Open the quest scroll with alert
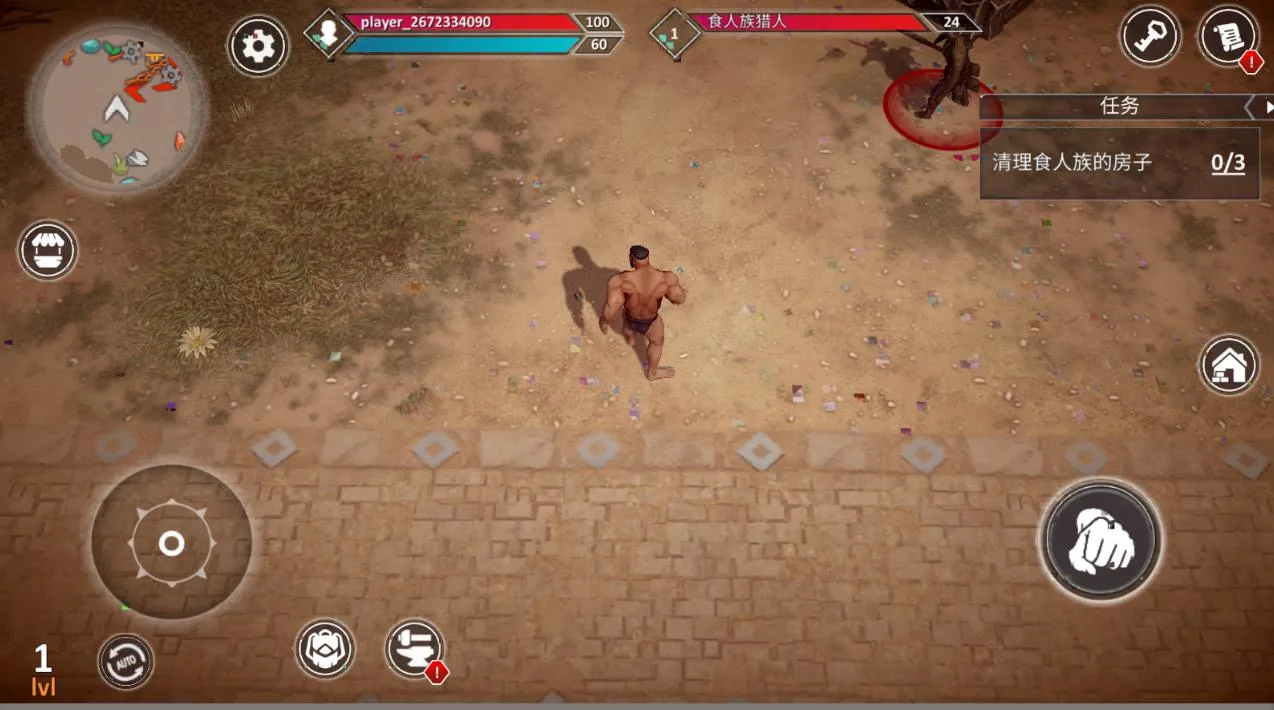The width and height of the screenshot is (1274, 710). pyautogui.click(x=1228, y=37)
